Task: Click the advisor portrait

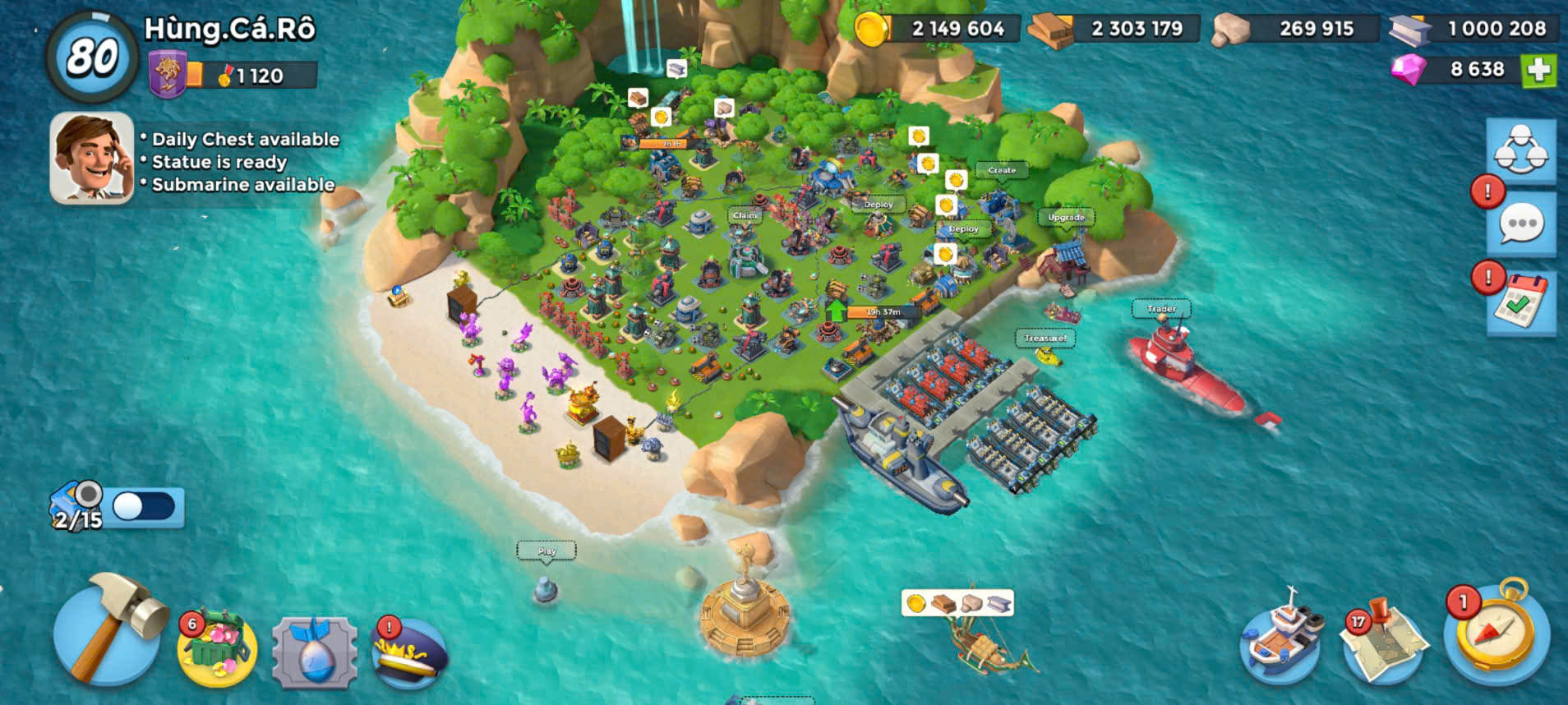Action: 92,158
